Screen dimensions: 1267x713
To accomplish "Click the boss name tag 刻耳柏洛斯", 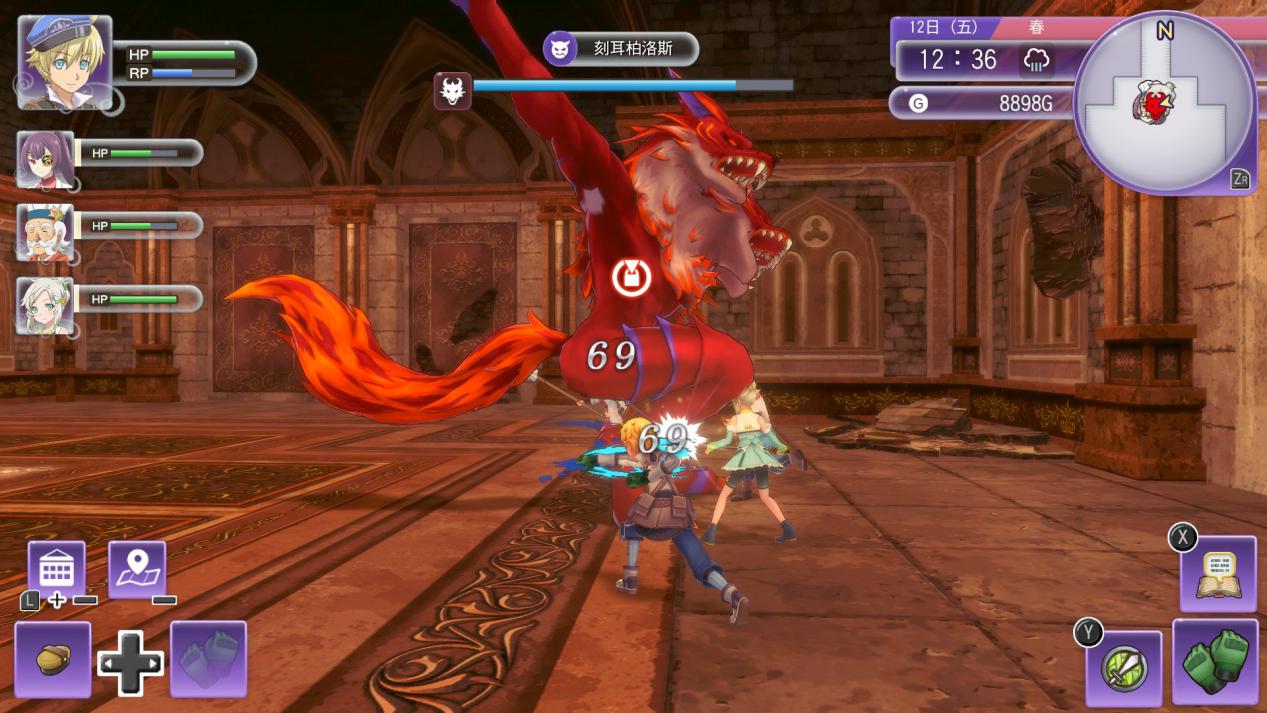I will 620,48.
